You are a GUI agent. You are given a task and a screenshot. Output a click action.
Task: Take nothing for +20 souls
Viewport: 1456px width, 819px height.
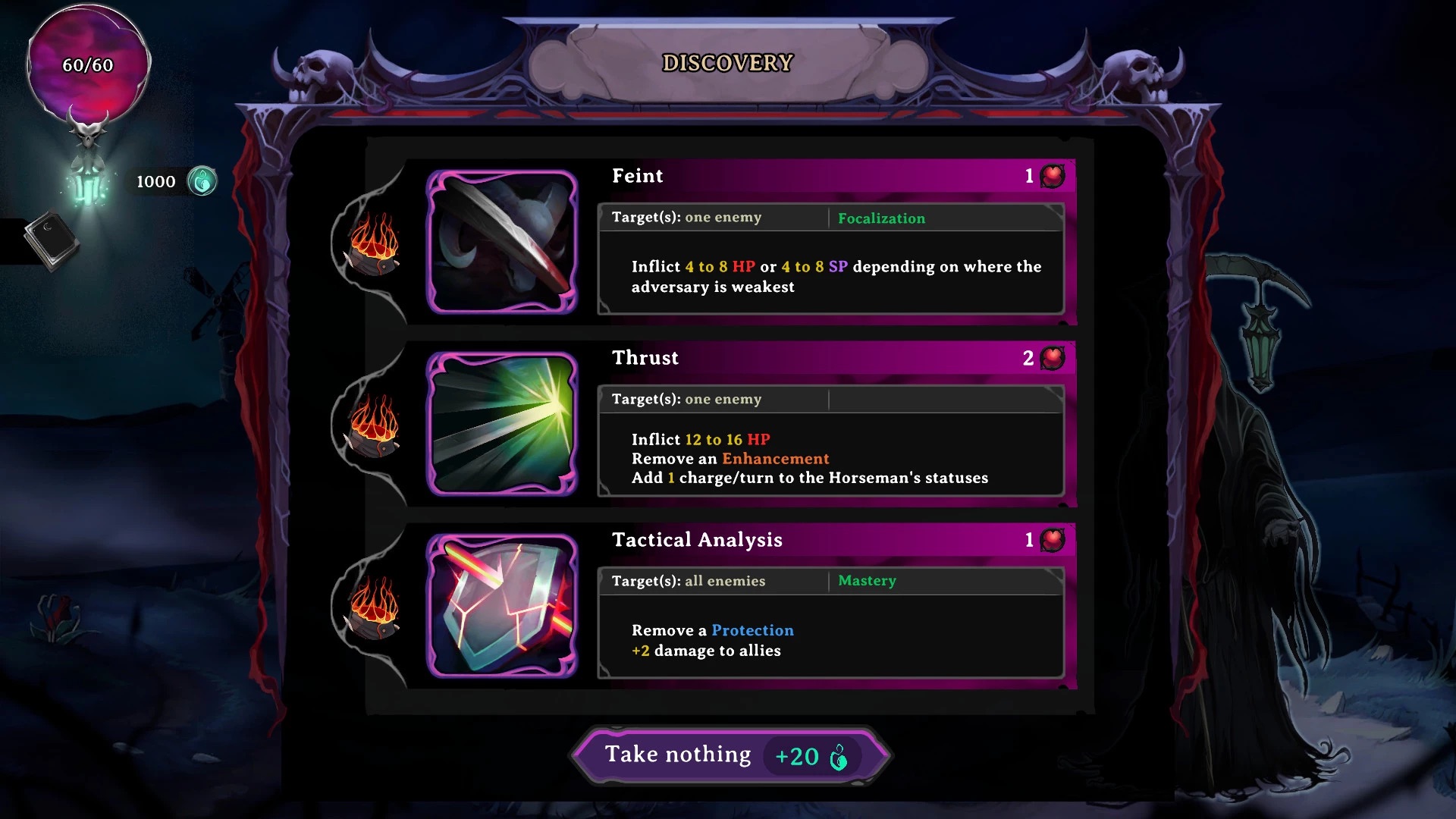point(728,755)
